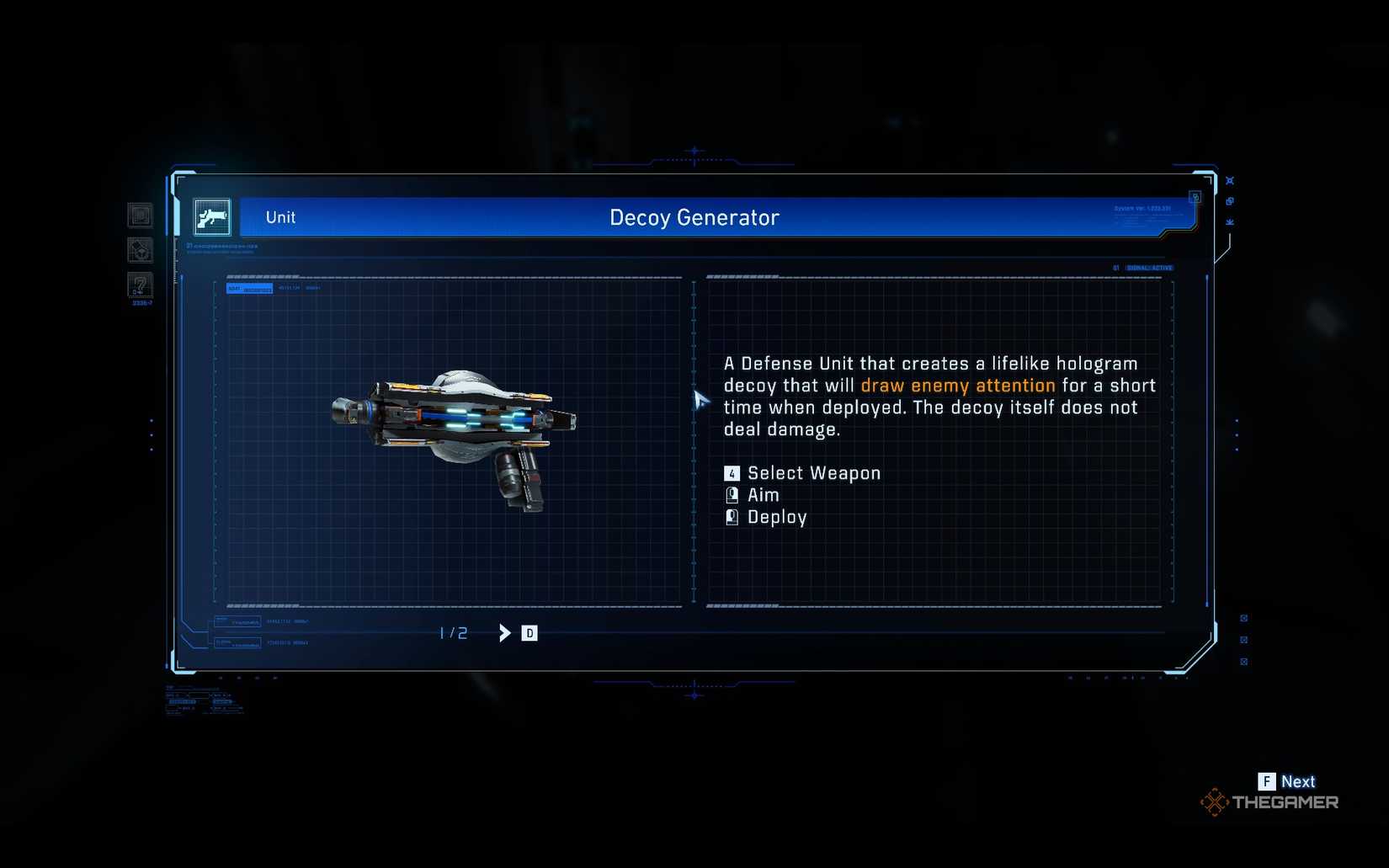Enable the top square toggle on the right border
1389x868 pixels.
coord(1244,616)
